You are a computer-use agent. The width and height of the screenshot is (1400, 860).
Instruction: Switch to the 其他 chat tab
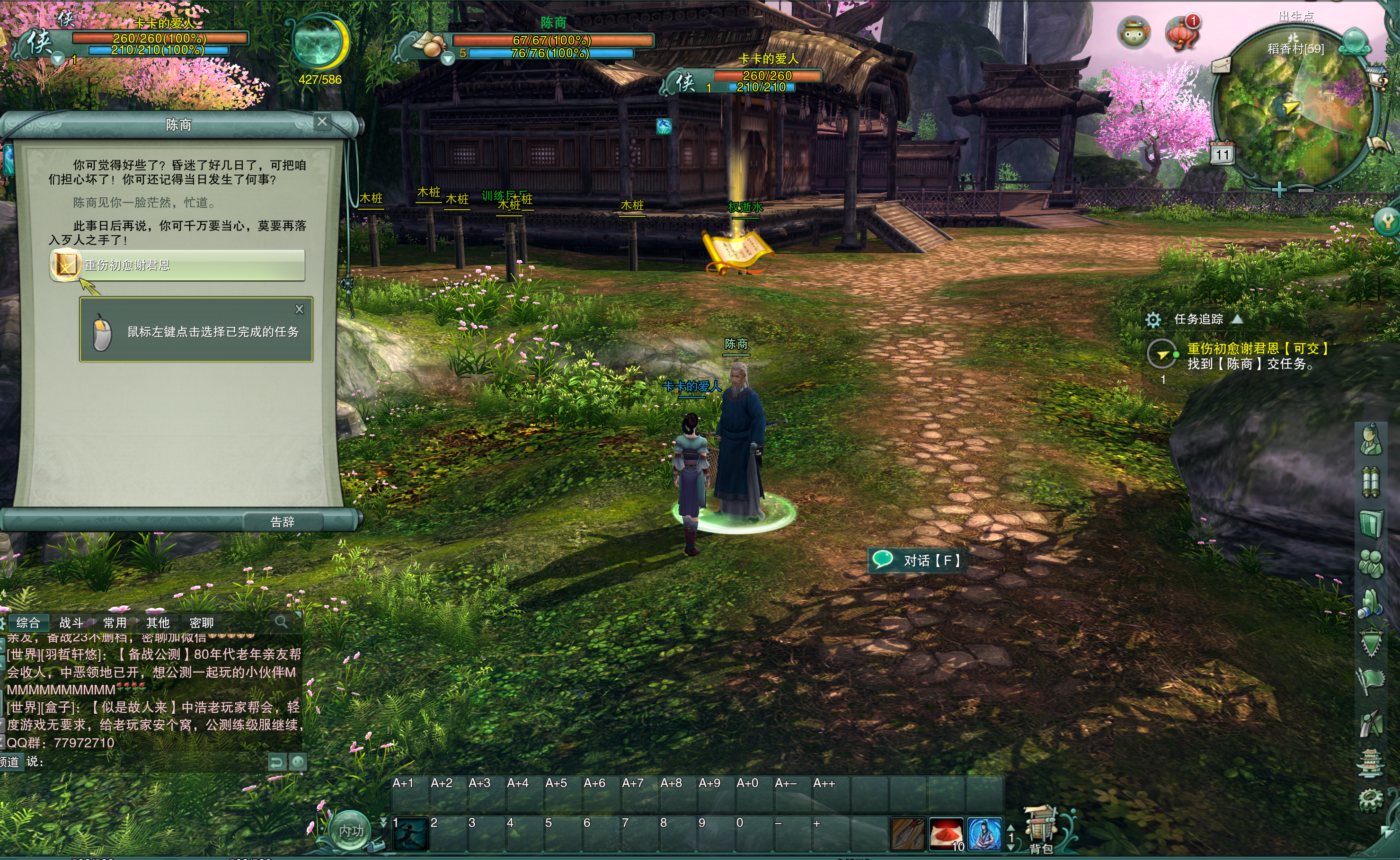point(158,622)
